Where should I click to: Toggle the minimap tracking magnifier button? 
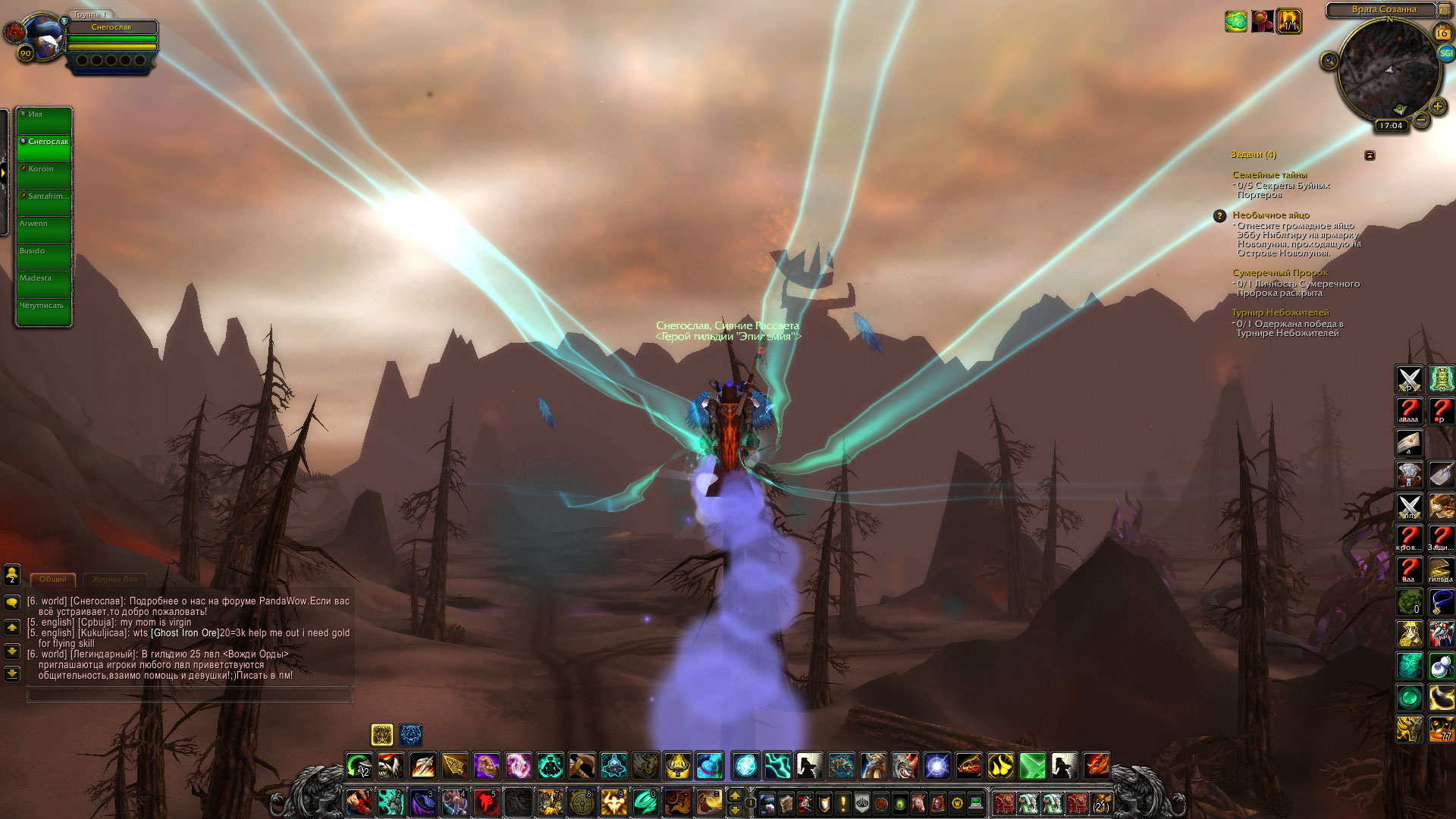click(x=1329, y=61)
